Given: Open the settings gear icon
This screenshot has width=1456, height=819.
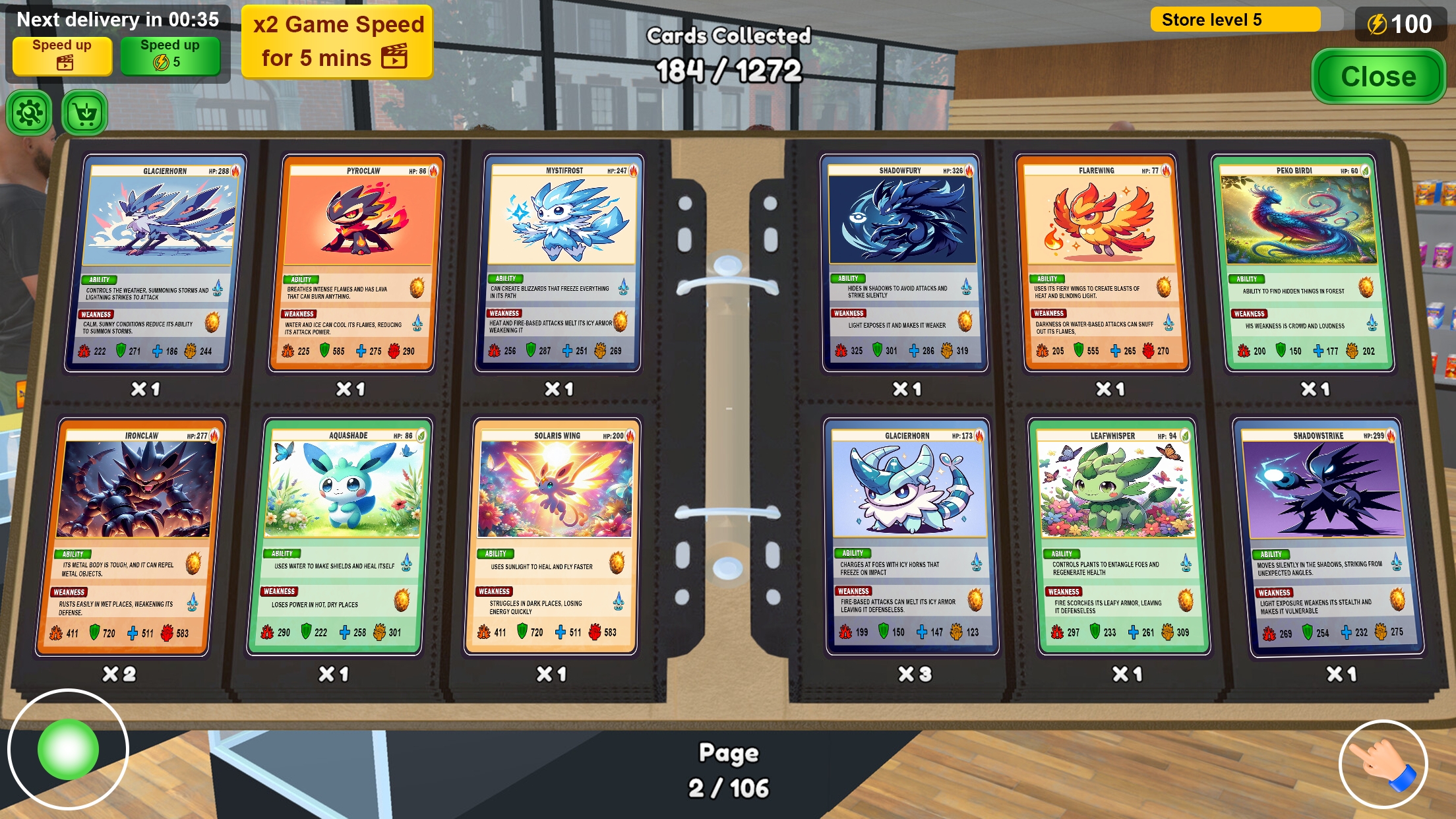Looking at the screenshot, I should click(28, 112).
